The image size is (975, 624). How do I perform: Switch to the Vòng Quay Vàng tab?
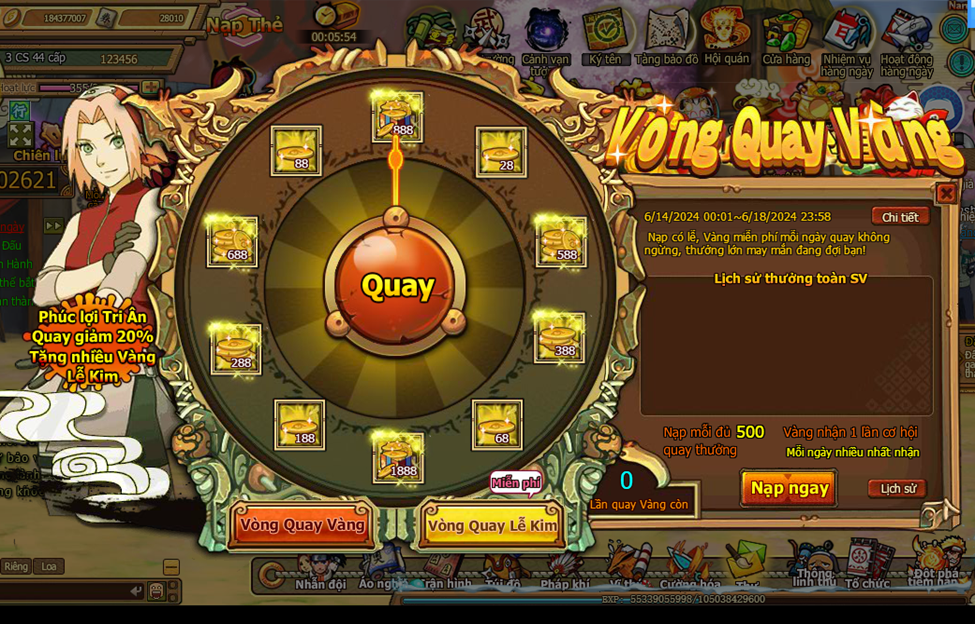coord(302,525)
